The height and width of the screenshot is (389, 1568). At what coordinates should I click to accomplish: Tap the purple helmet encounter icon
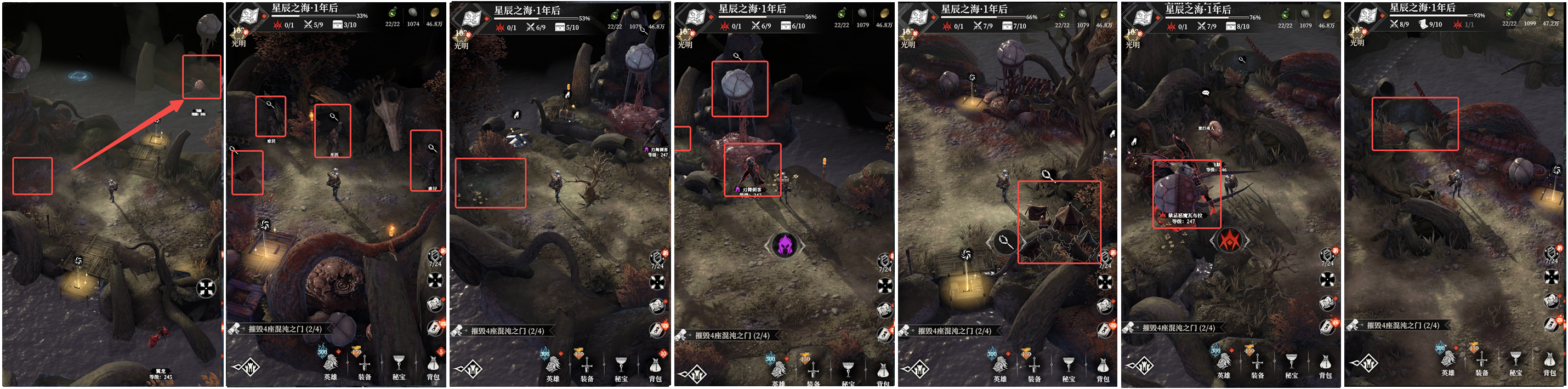785,245
